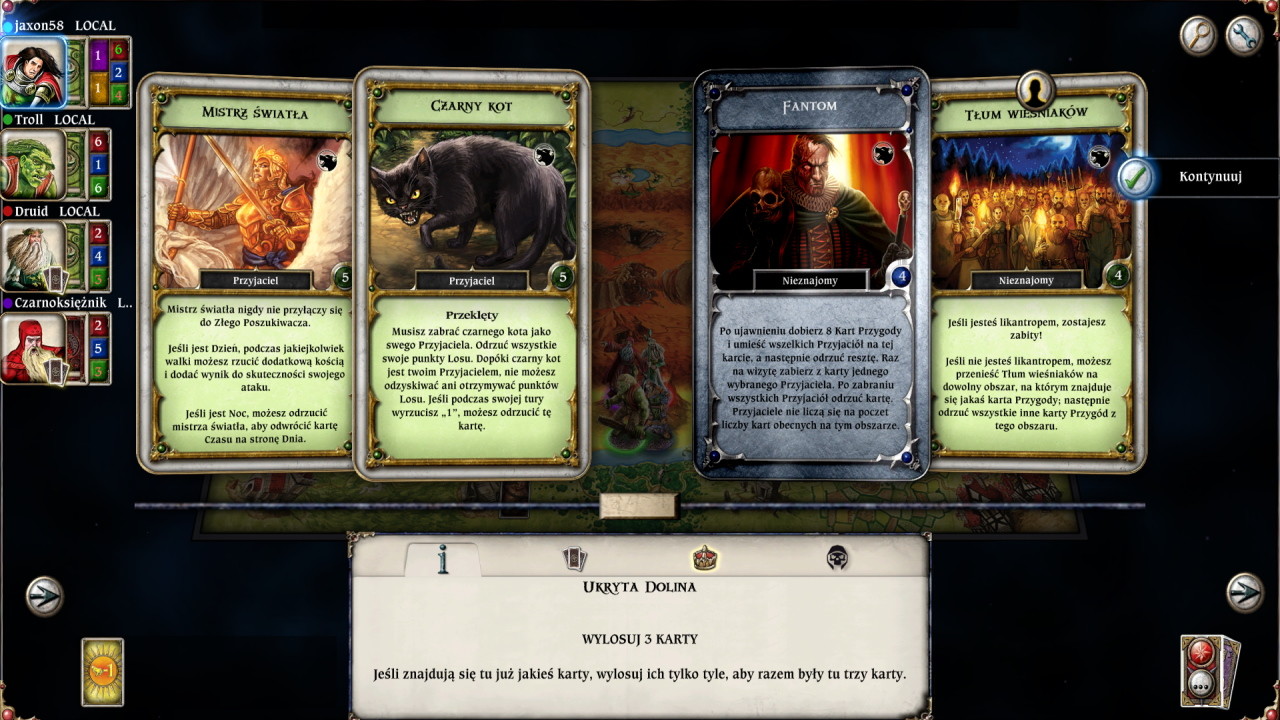Open settings via the wrench icon
Image resolution: width=1280 pixels, height=720 pixels.
coord(1243,35)
